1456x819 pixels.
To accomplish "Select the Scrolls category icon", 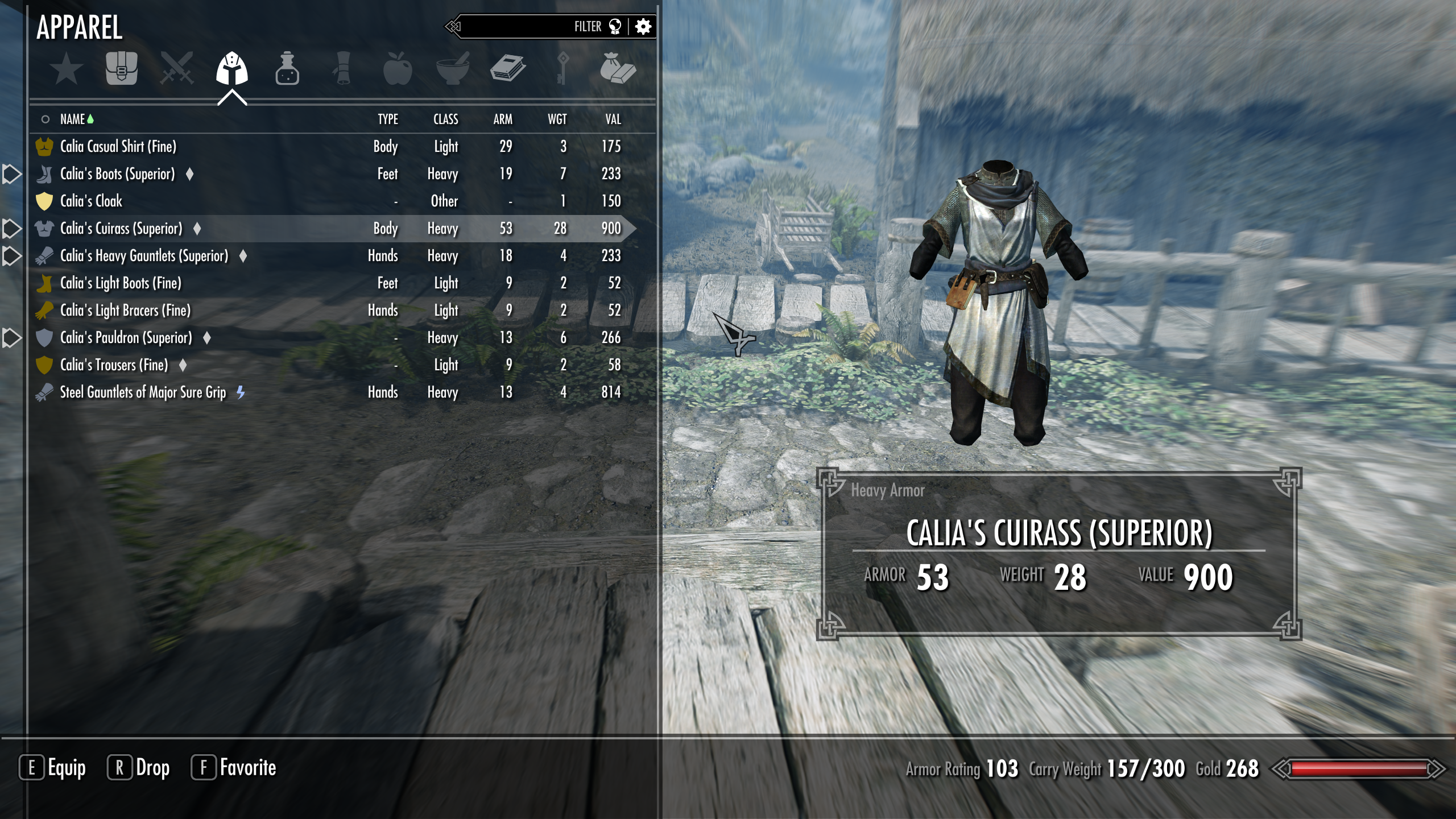I will pos(342,70).
